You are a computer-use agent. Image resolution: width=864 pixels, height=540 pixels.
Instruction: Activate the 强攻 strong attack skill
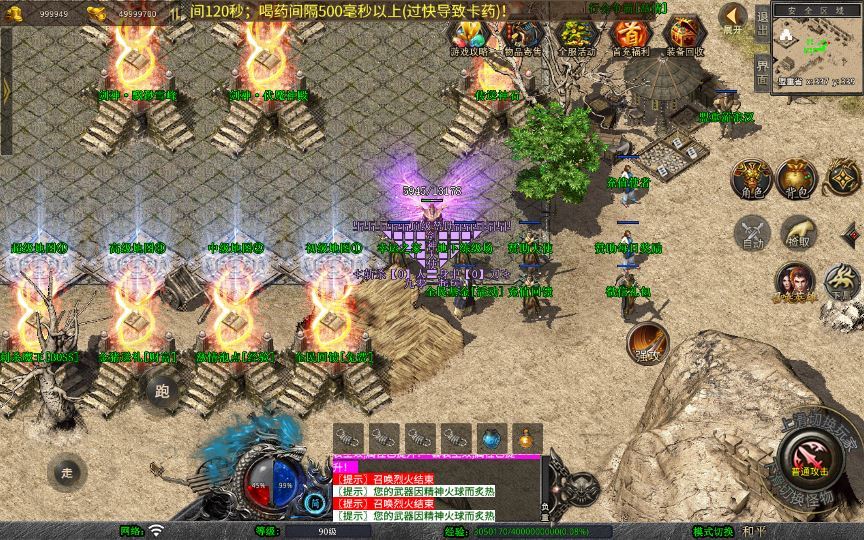point(647,343)
